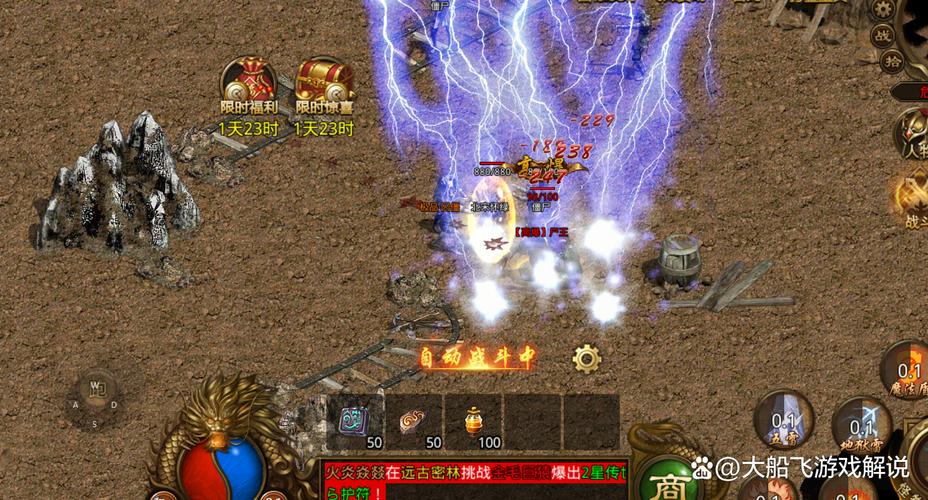Use the blue rune scroll in the hotbar
This screenshot has width=928, height=500.
click(x=352, y=420)
